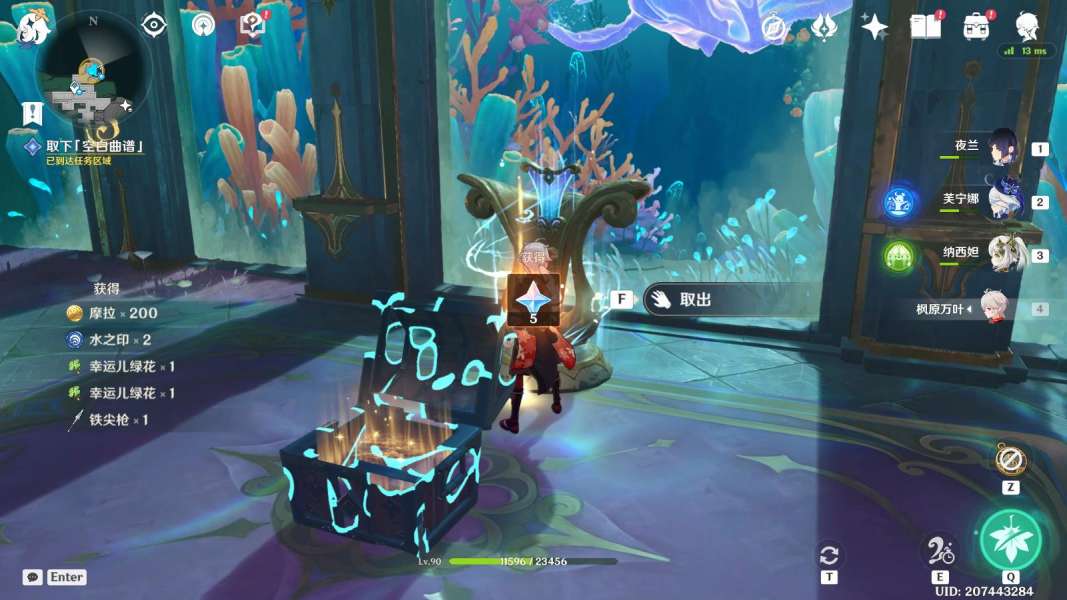Open the adventurer handbook book icon
The width and height of the screenshot is (1067, 600).
tap(925, 27)
